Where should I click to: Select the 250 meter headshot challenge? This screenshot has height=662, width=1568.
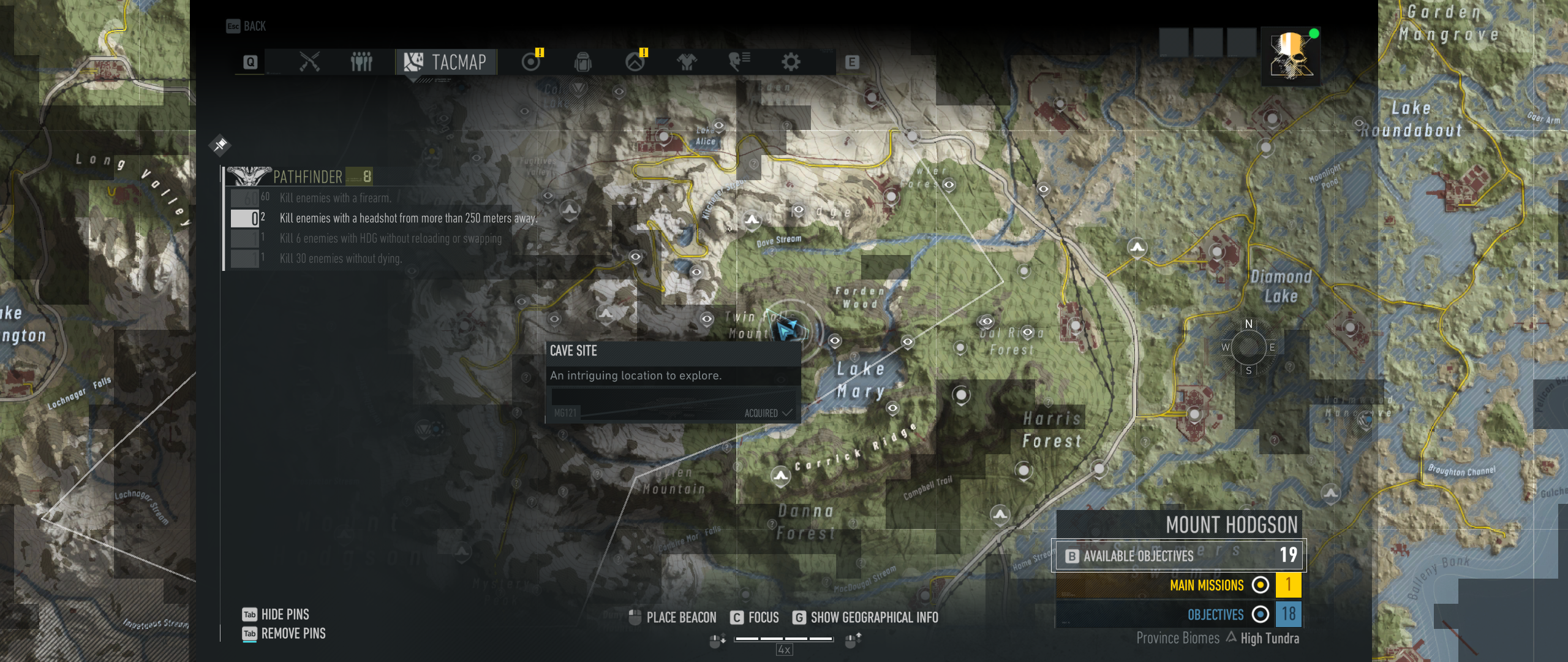[x=407, y=218]
